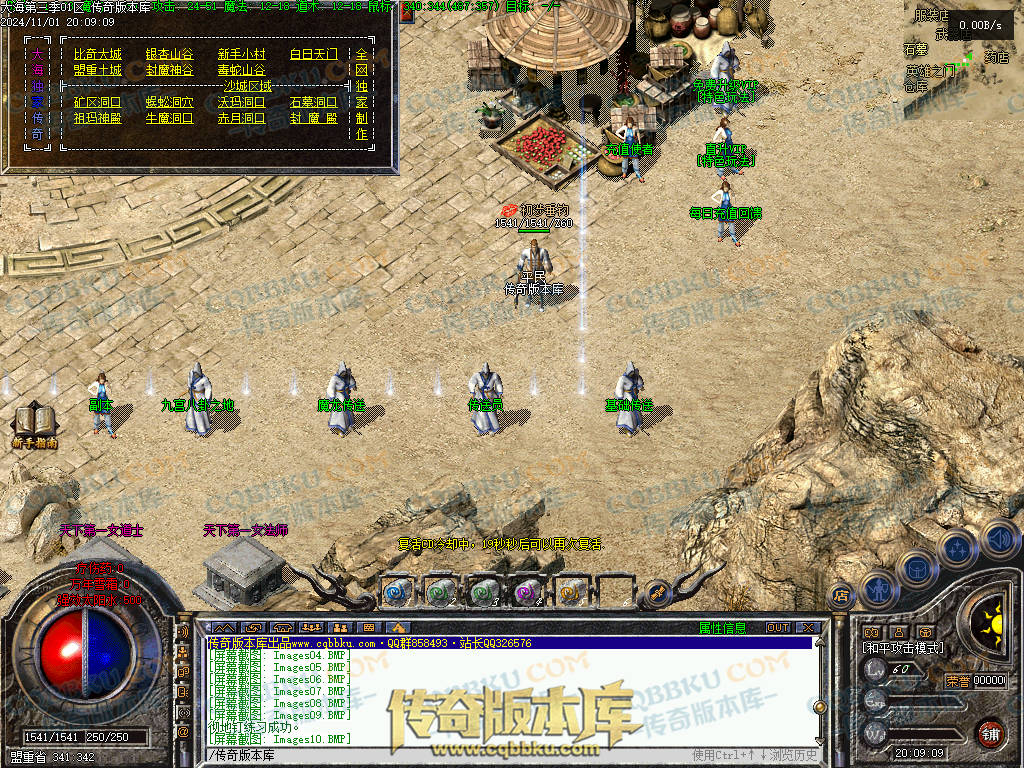Open the 店 shop button
The image size is (1024, 768).
[x=842, y=594]
